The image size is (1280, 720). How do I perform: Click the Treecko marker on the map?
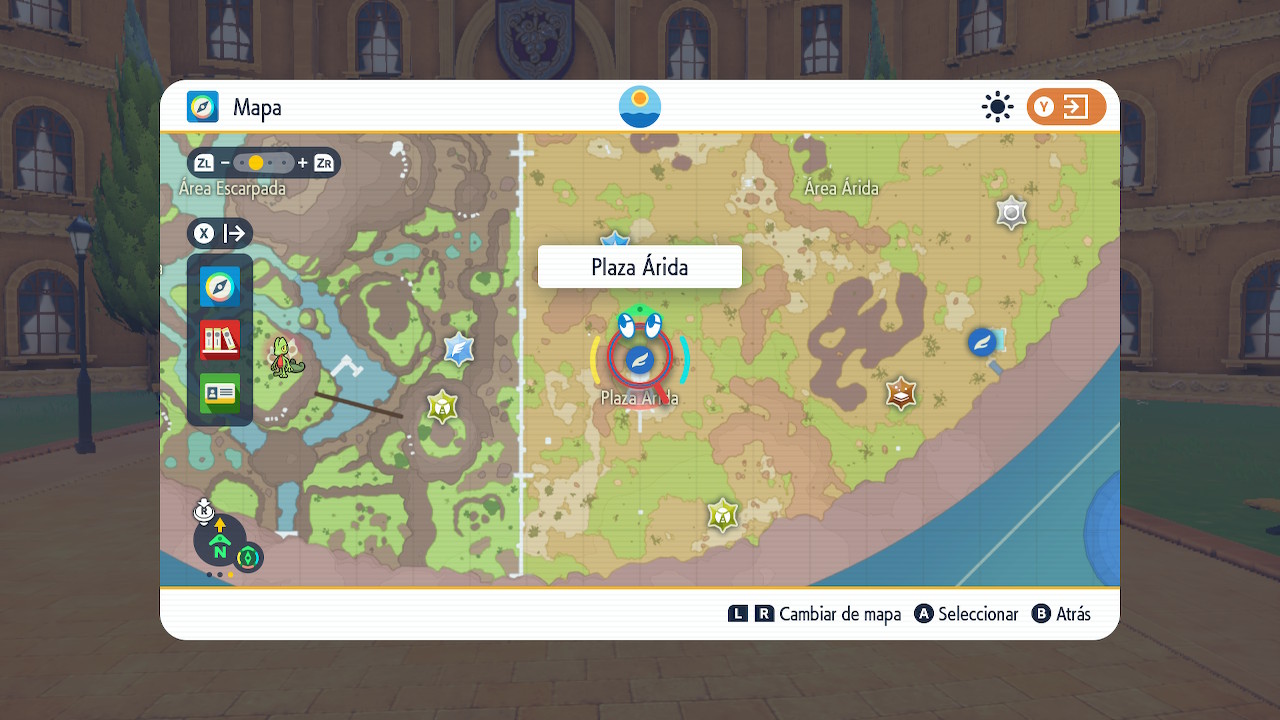(283, 358)
